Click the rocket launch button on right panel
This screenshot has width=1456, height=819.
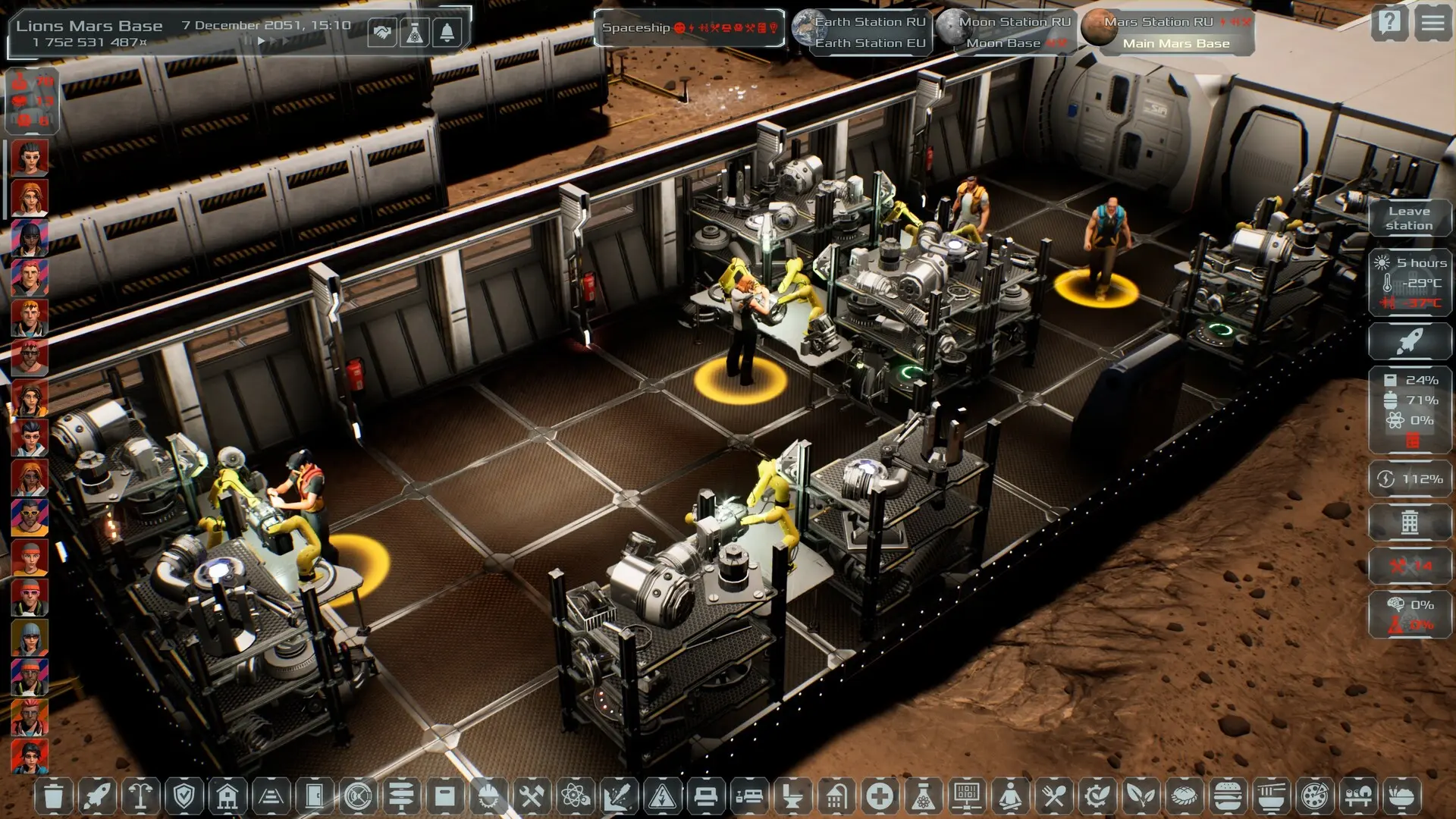pyautogui.click(x=1409, y=341)
